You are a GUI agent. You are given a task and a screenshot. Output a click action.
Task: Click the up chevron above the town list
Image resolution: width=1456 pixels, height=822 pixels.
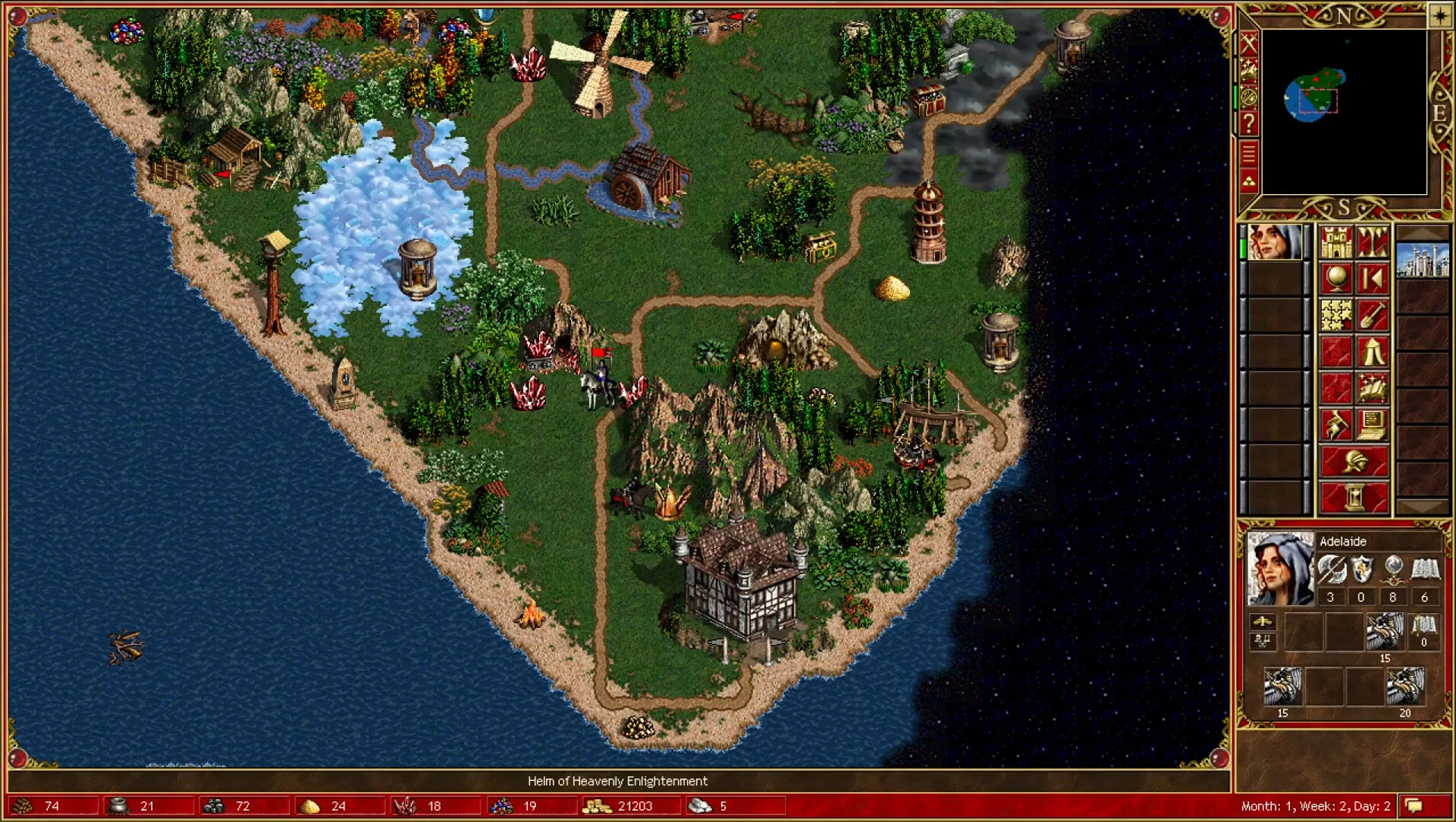[x=1423, y=231]
